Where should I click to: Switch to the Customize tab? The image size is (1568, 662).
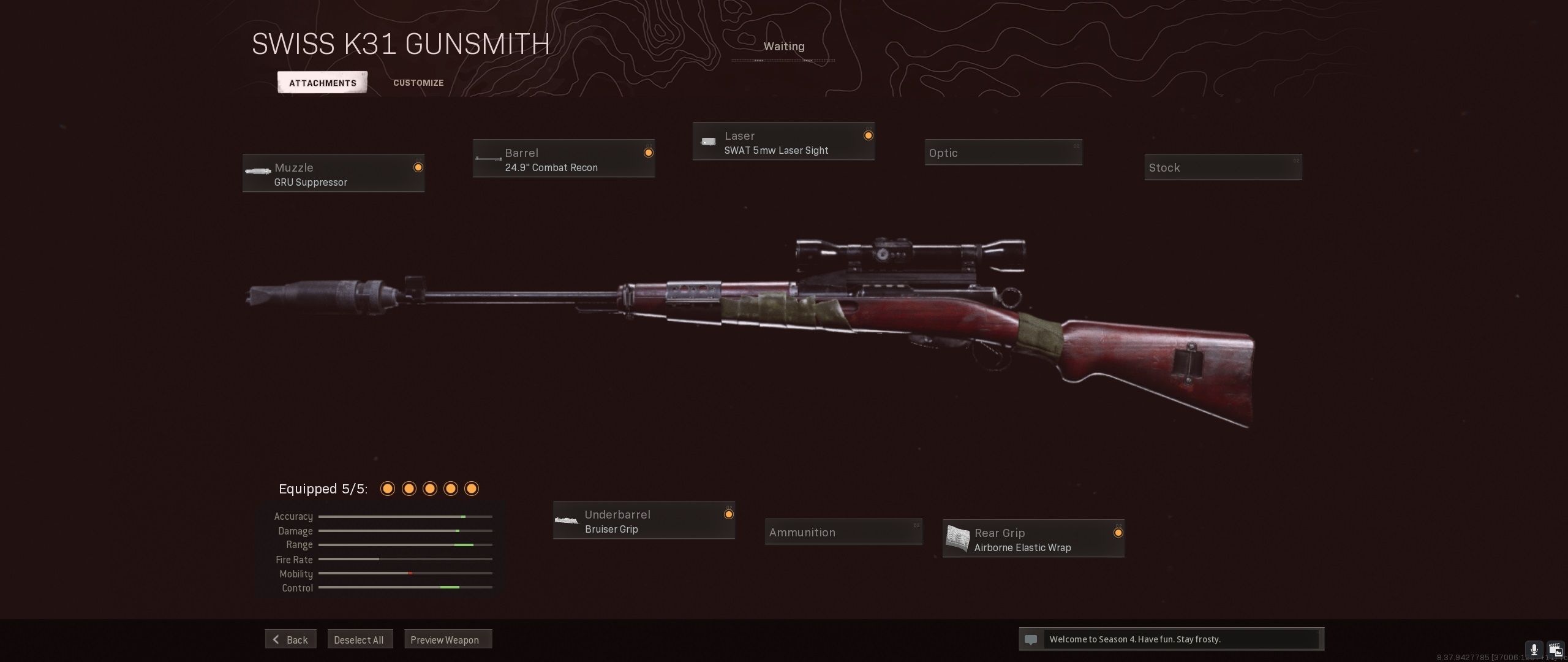[x=418, y=83]
